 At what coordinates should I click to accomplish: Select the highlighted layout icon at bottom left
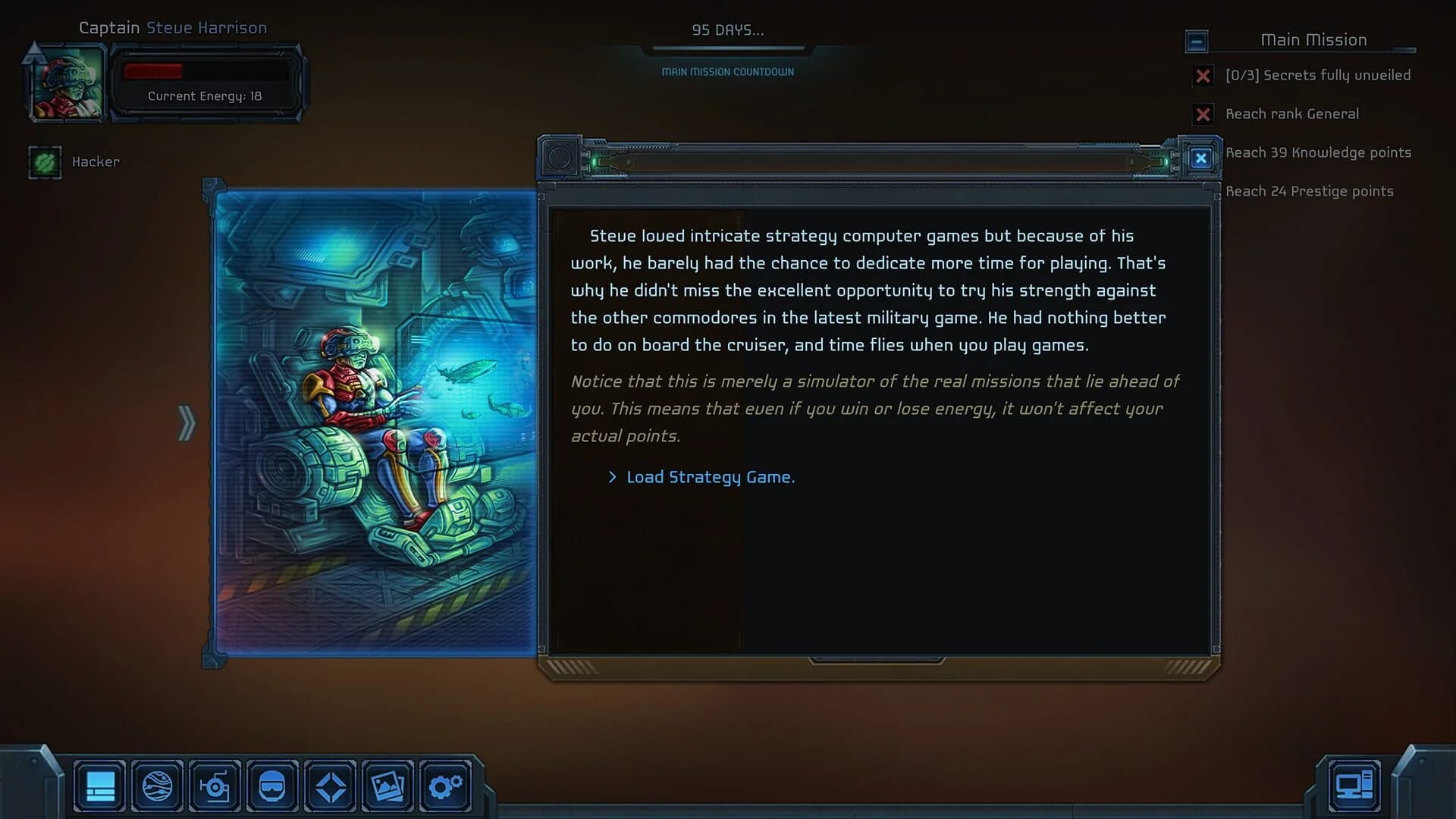pyautogui.click(x=99, y=786)
